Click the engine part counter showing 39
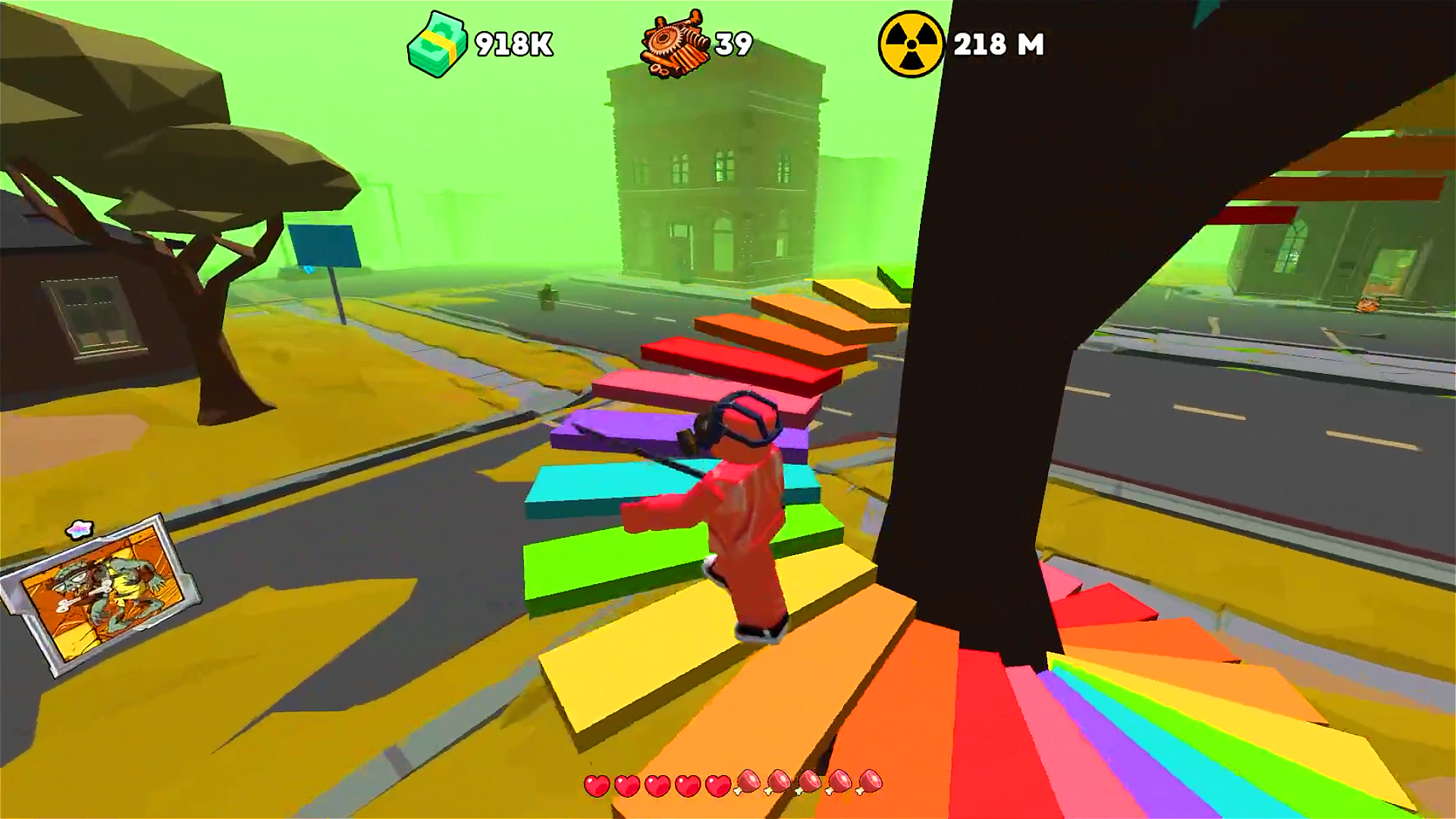The height and width of the screenshot is (819, 1456). (x=733, y=45)
